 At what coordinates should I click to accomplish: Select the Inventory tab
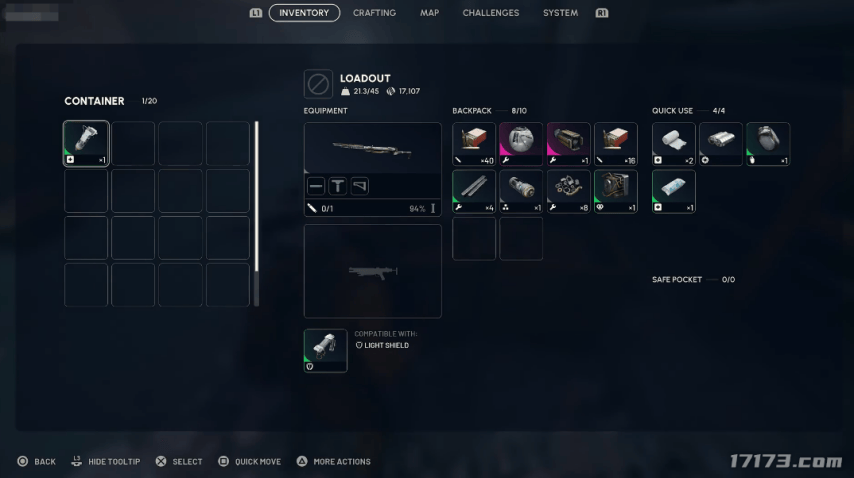point(304,13)
